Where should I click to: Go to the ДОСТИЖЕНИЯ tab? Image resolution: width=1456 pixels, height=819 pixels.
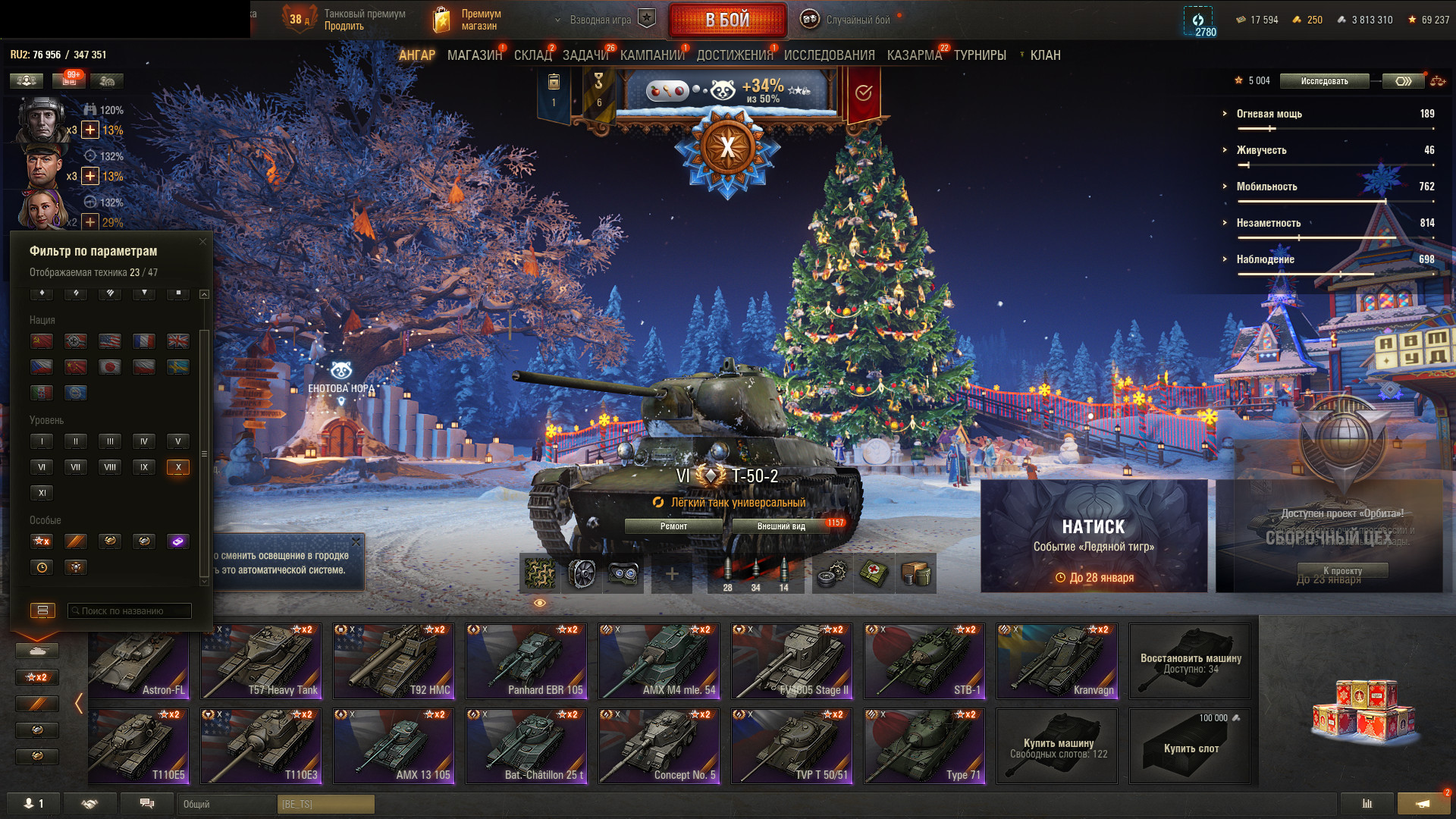pos(734,55)
